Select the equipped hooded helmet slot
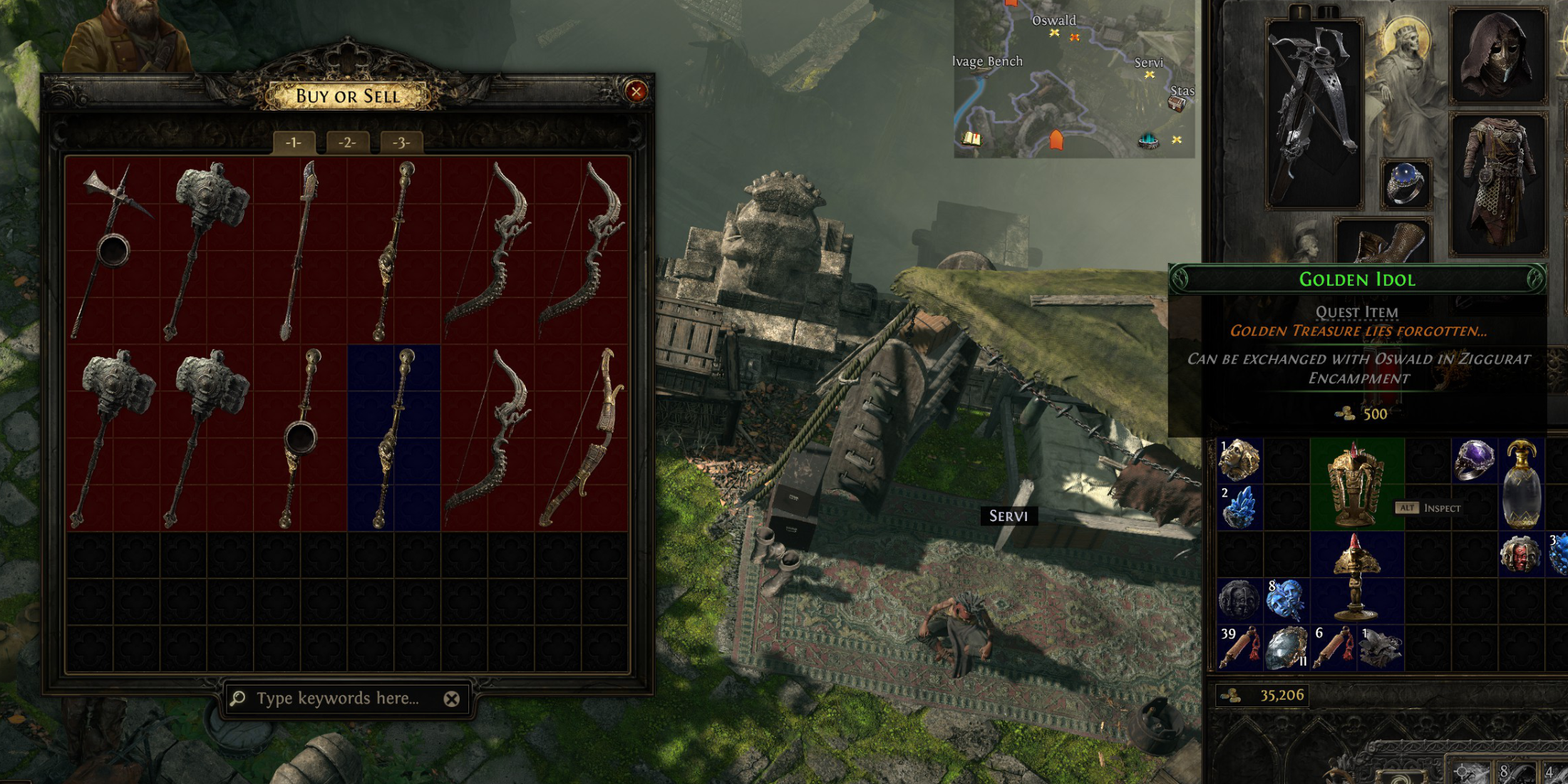This screenshot has width=1568, height=784. pyautogui.click(x=1498, y=56)
